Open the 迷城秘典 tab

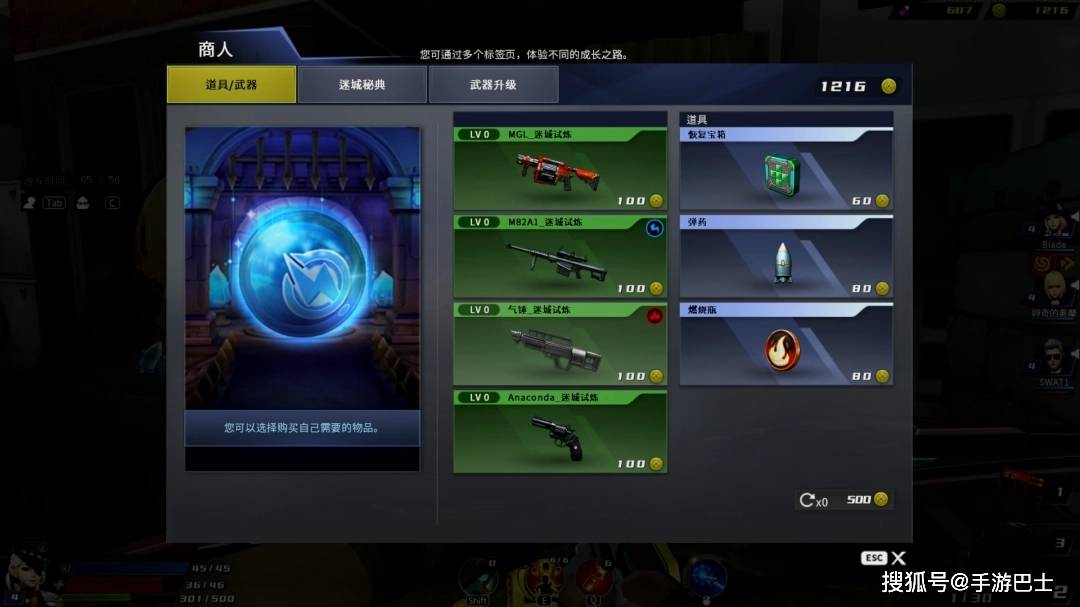coord(362,85)
